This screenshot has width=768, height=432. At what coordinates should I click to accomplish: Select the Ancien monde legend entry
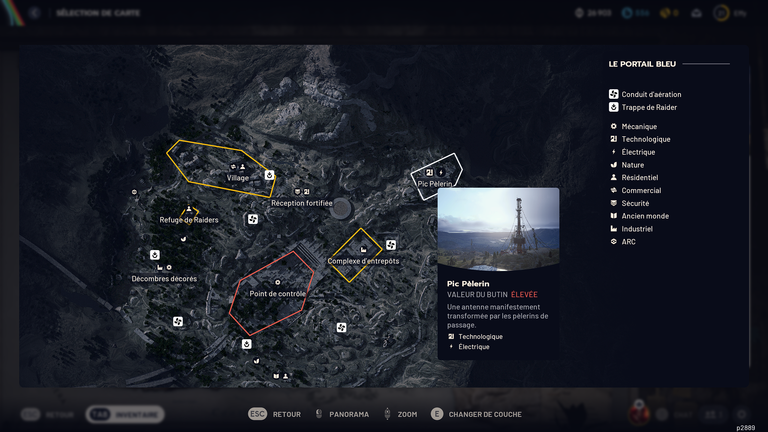coord(644,216)
